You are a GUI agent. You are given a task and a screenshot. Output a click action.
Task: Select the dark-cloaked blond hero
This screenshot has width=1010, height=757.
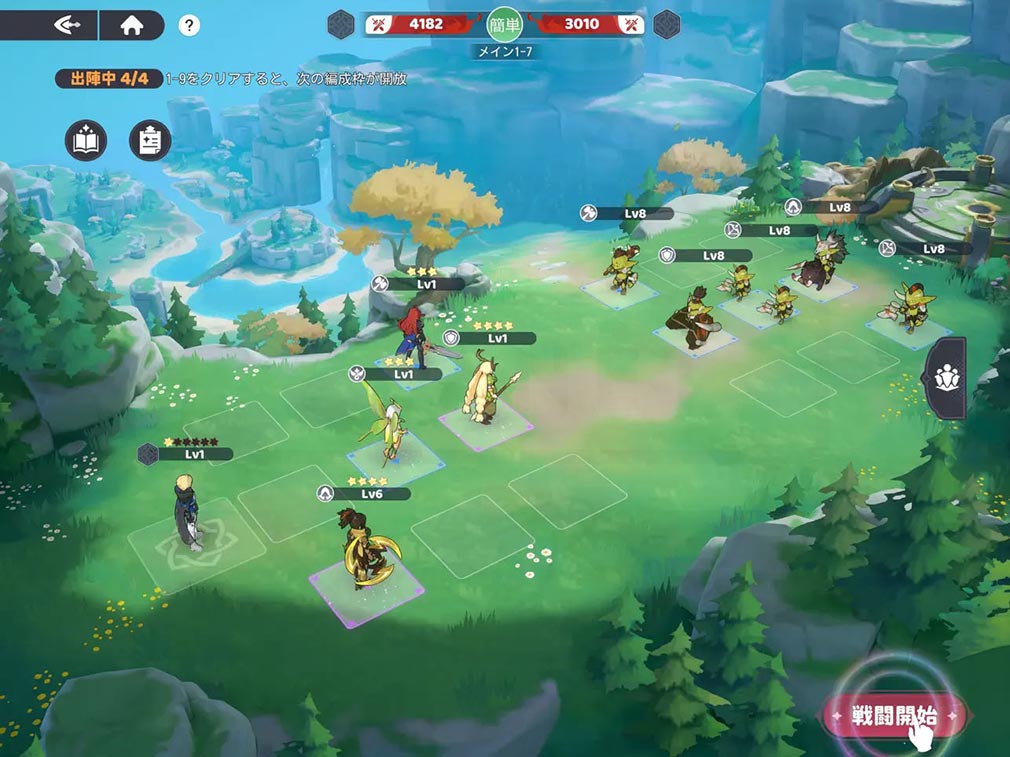pos(187,511)
